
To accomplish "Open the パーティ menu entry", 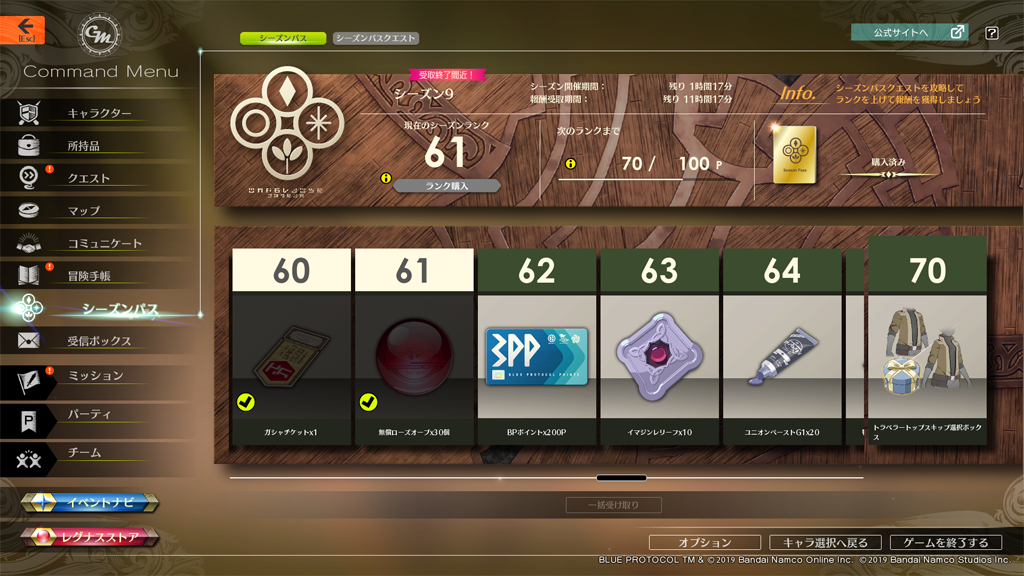I will coord(89,414).
